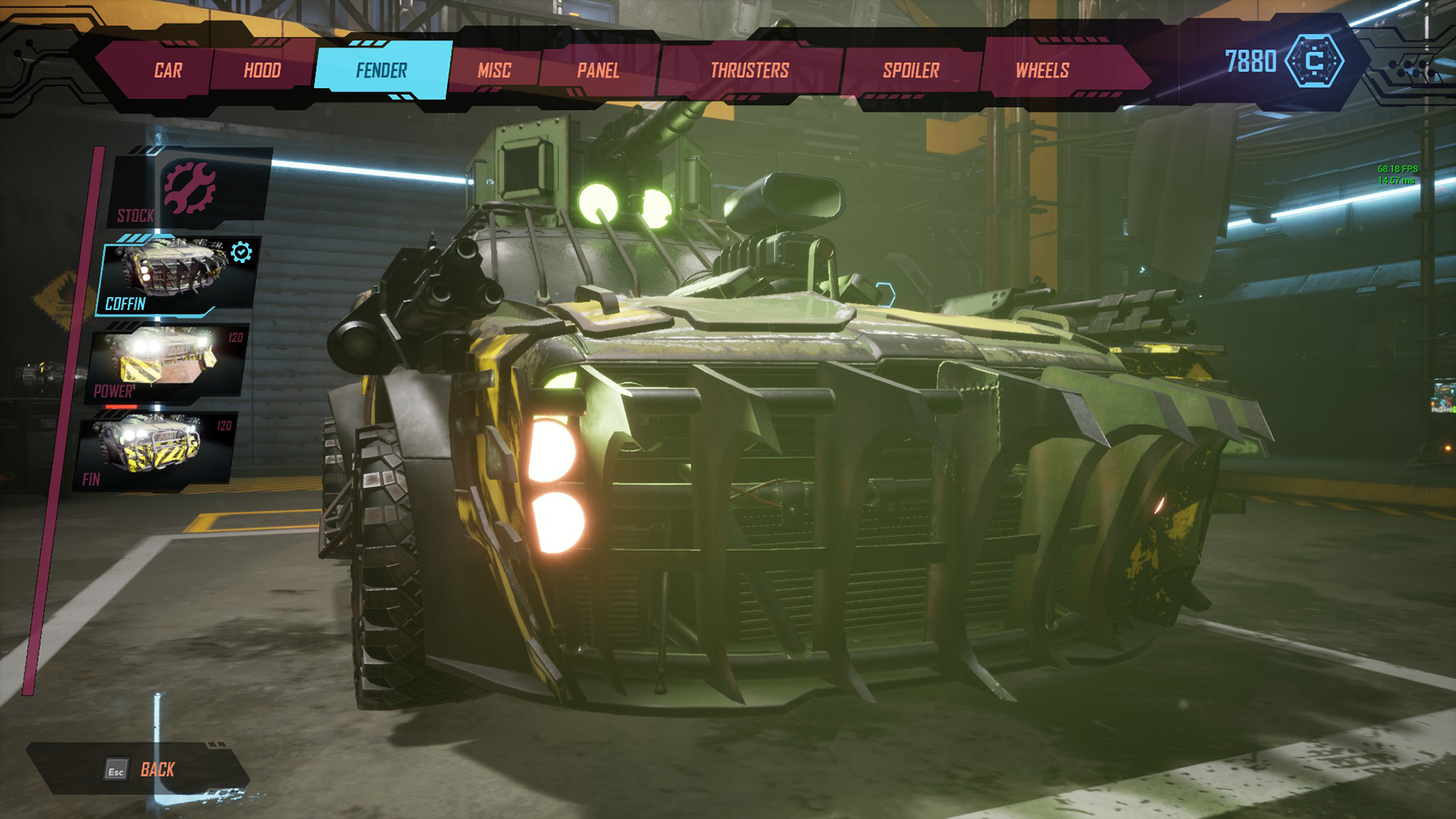Choose the Stock fender option

click(190, 189)
